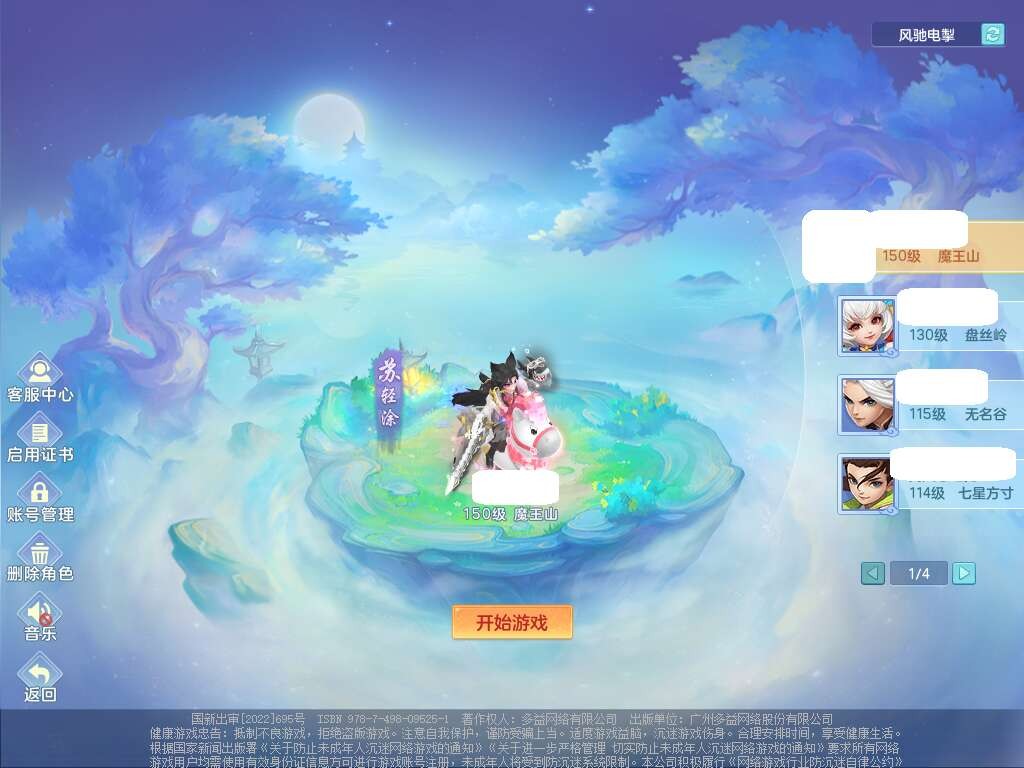Start the game with 开始游戏 button
This screenshot has height=768, width=1024.
[x=512, y=622]
